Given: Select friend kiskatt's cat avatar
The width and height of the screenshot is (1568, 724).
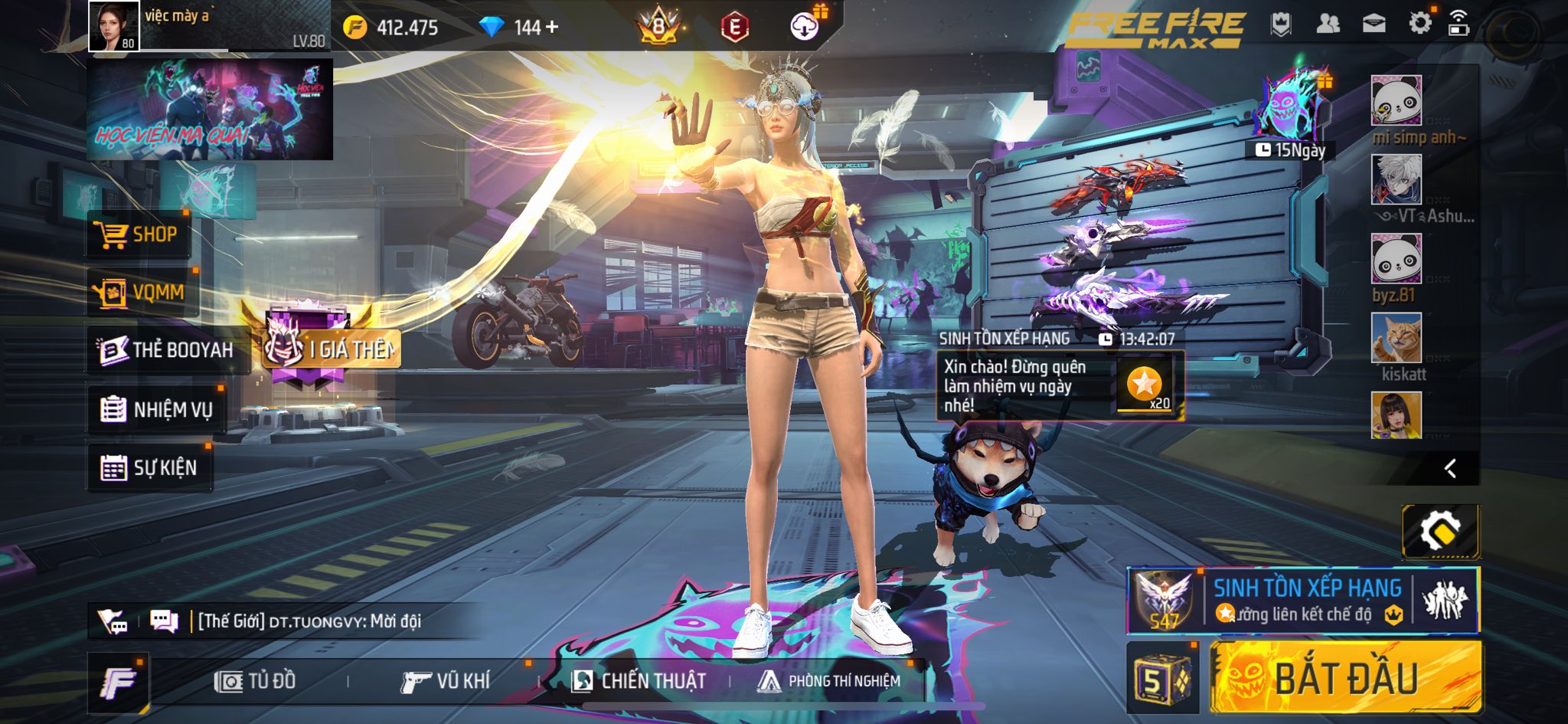Looking at the screenshot, I should click(1396, 338).
